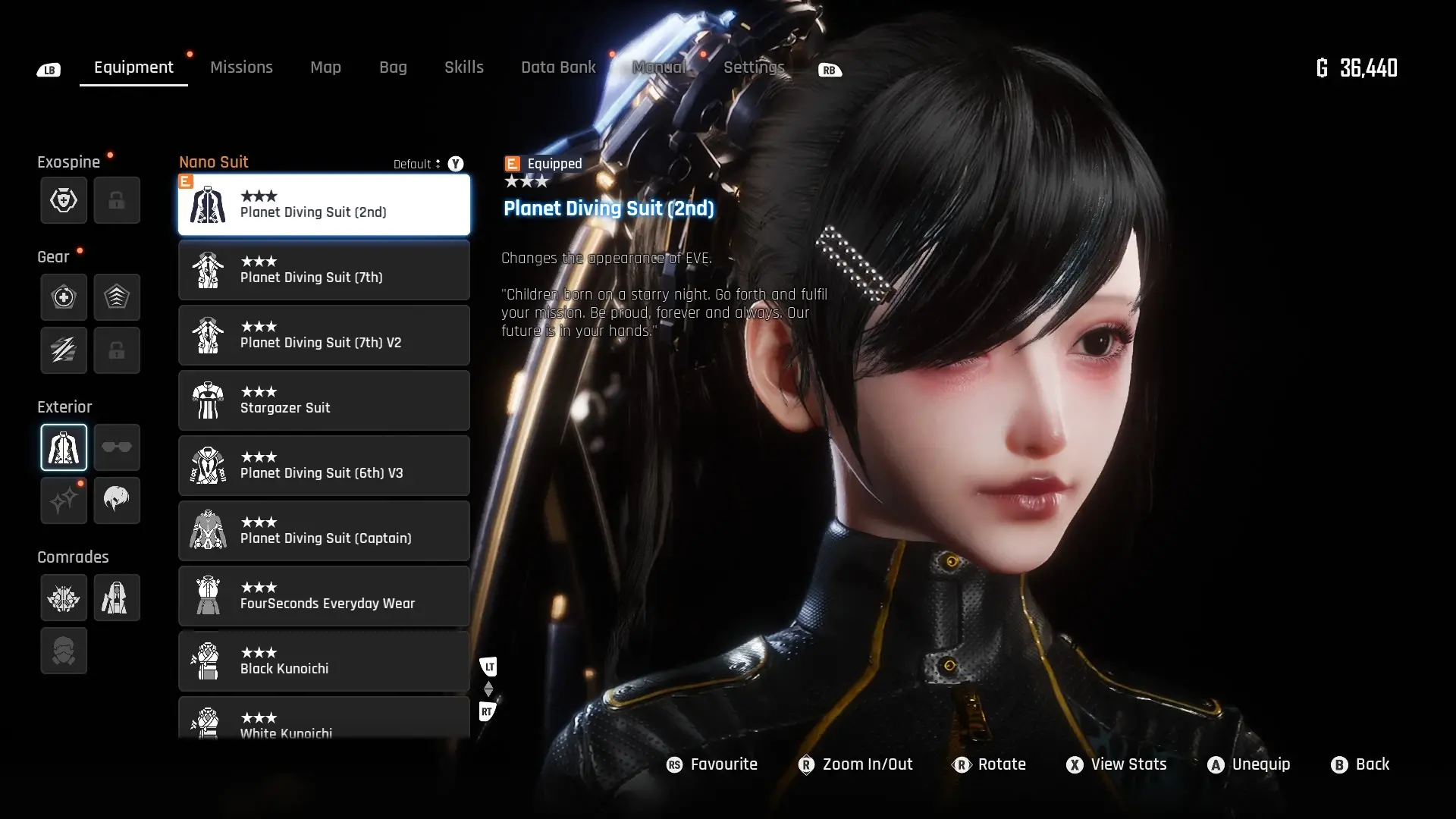This screenshot has width=1456, height=819.
Task: Open the Data Bank tab
Action: coord(558,67)
